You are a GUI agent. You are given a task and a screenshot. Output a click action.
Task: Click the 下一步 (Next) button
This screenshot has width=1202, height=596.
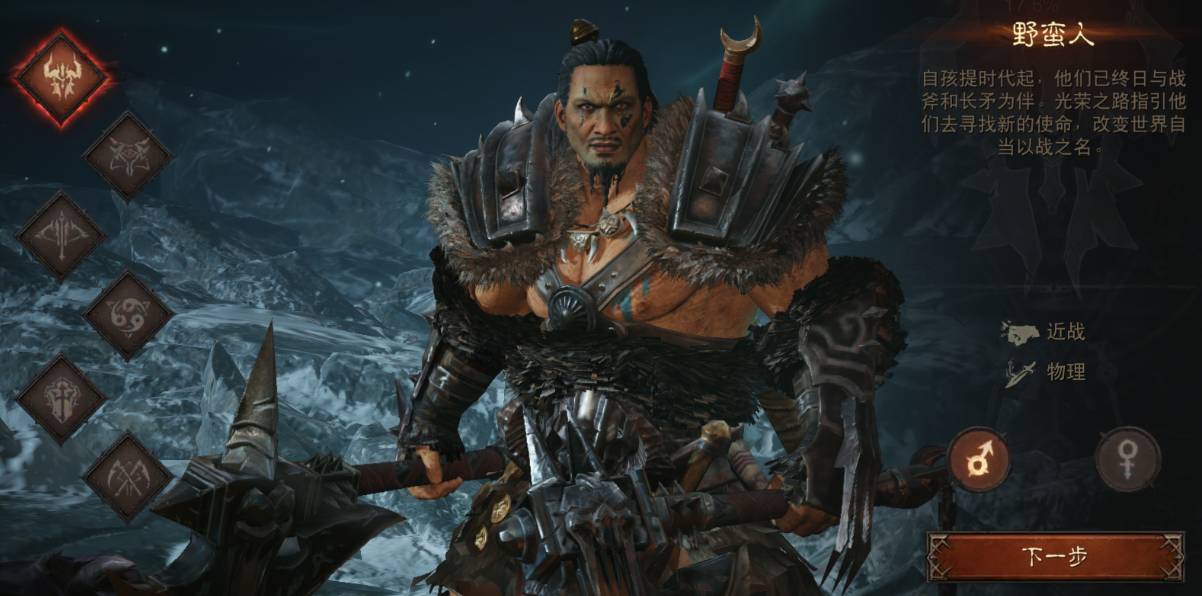click(x=1055, y=556)
